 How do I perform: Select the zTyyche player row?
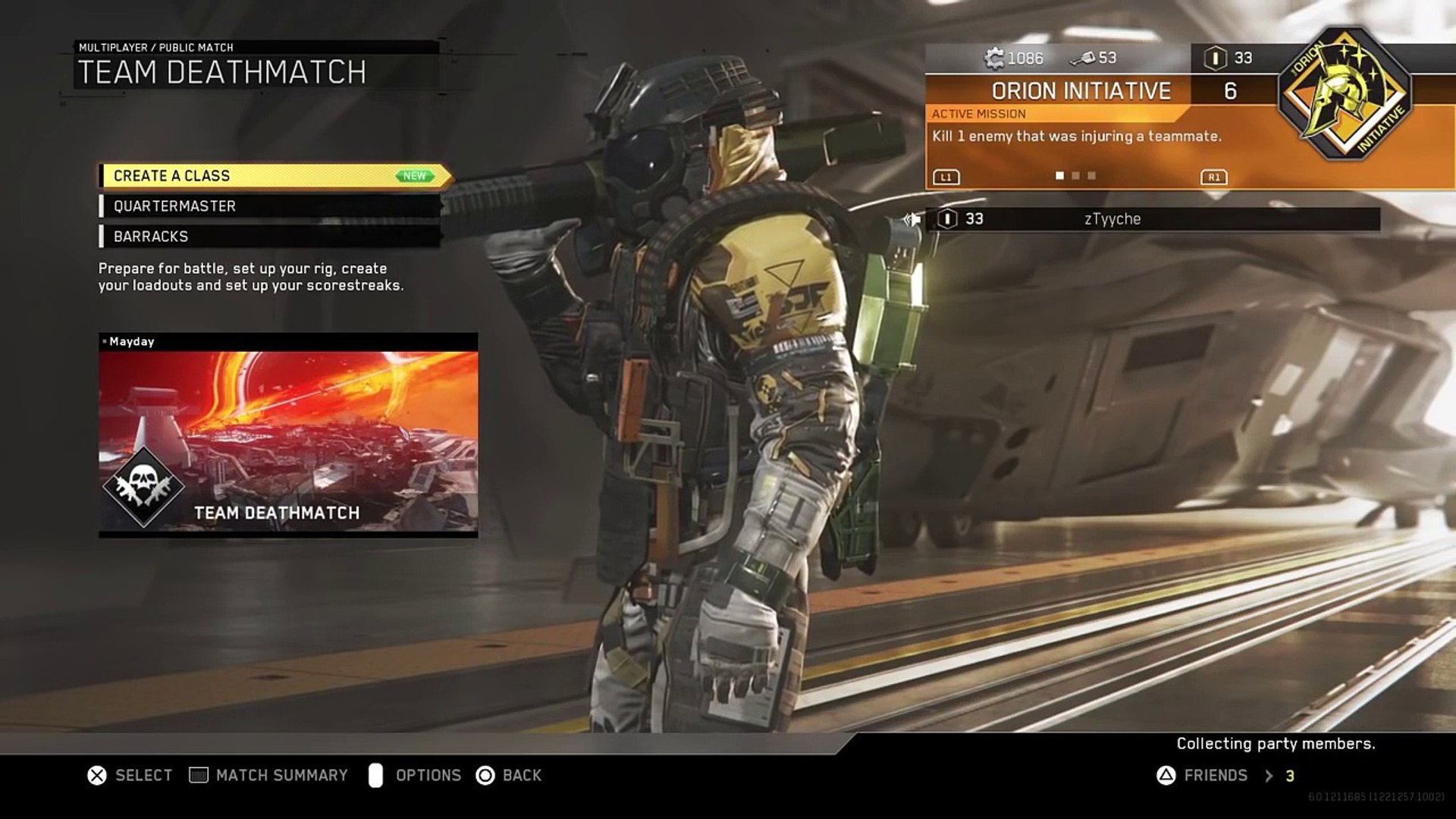pyautogui.click(x=1153, y=219)
